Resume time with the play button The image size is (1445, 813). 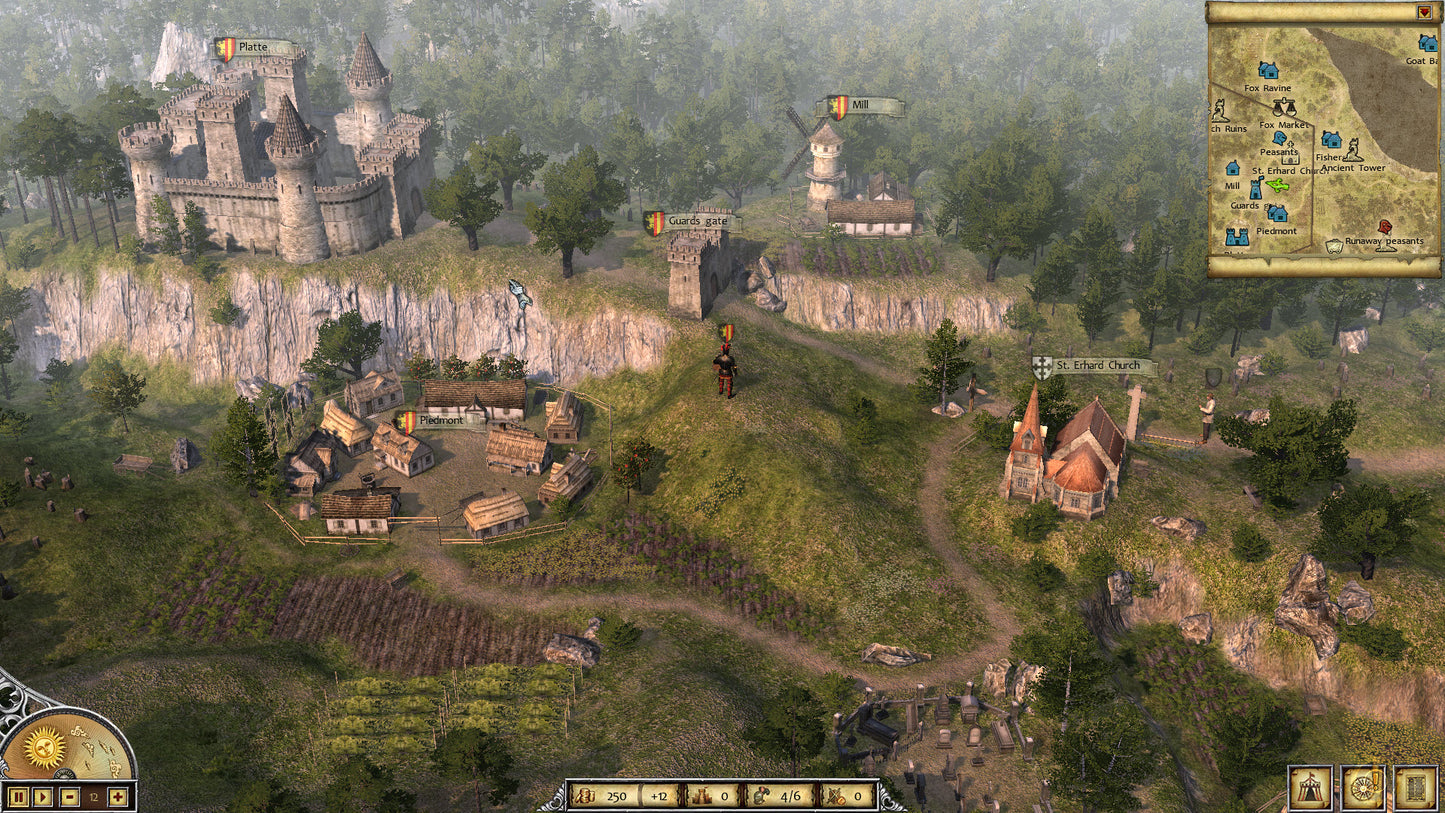[42, 797]
